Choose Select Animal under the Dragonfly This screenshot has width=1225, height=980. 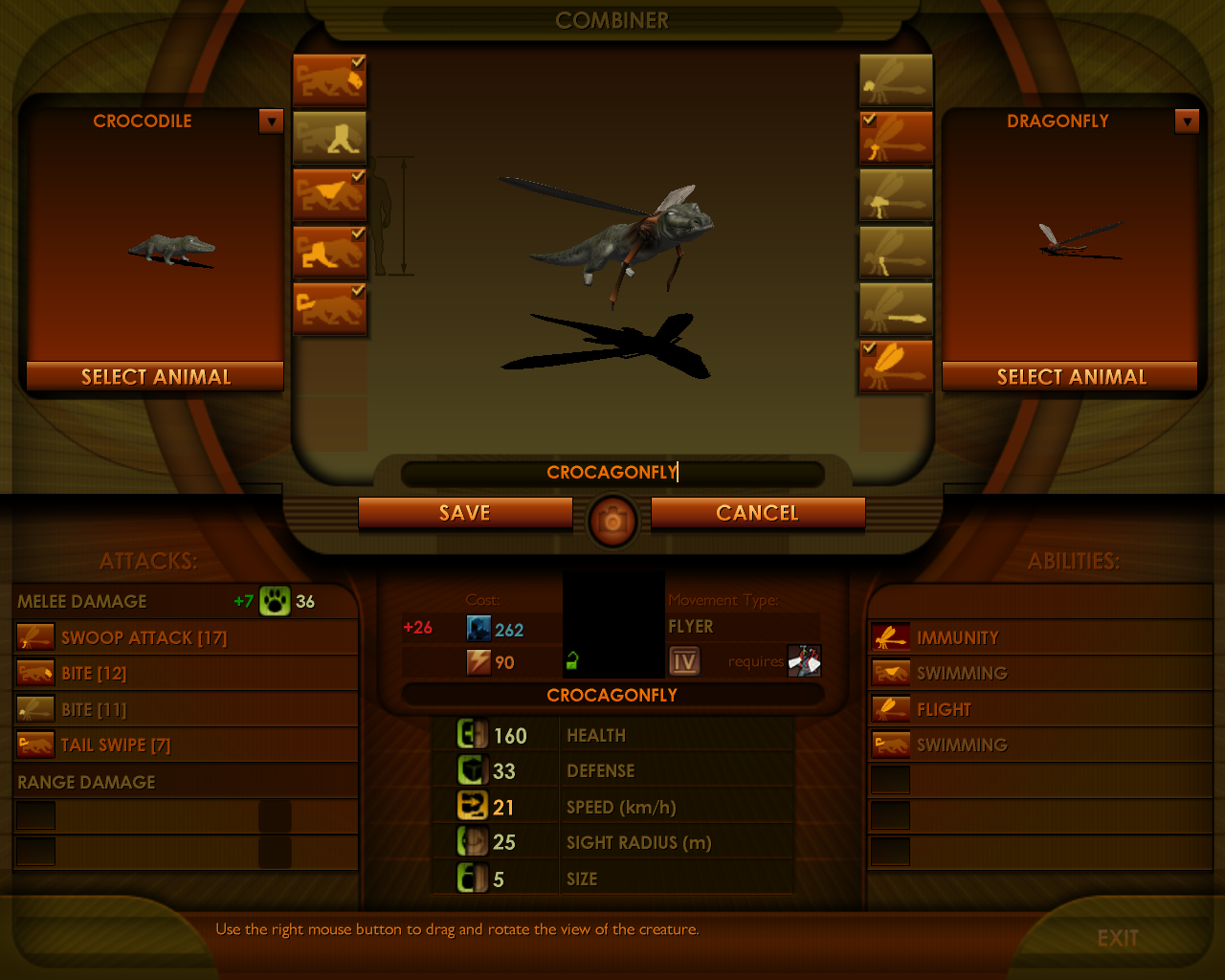click(1071, 377)
